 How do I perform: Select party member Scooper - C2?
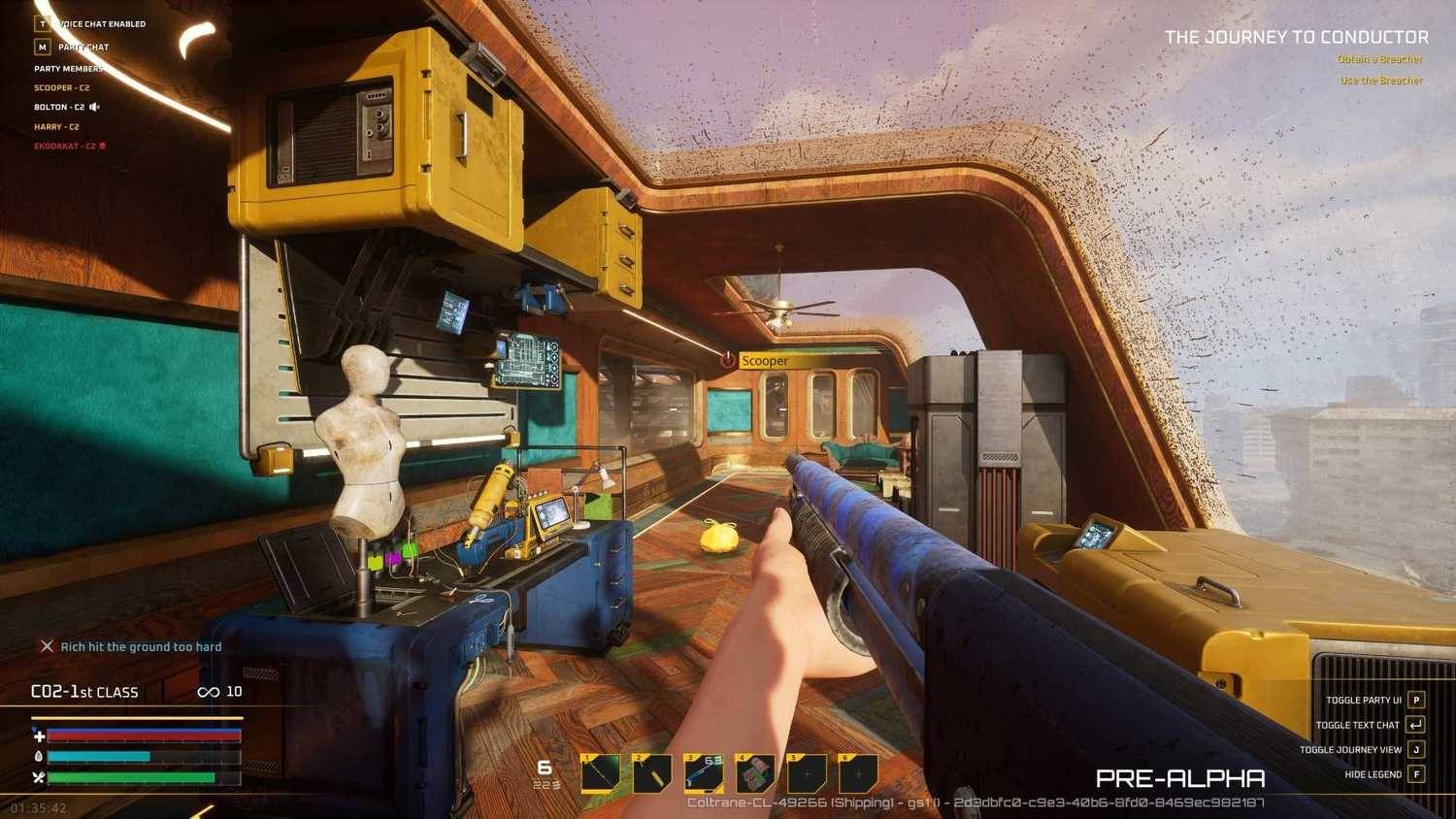pos(62,88)
